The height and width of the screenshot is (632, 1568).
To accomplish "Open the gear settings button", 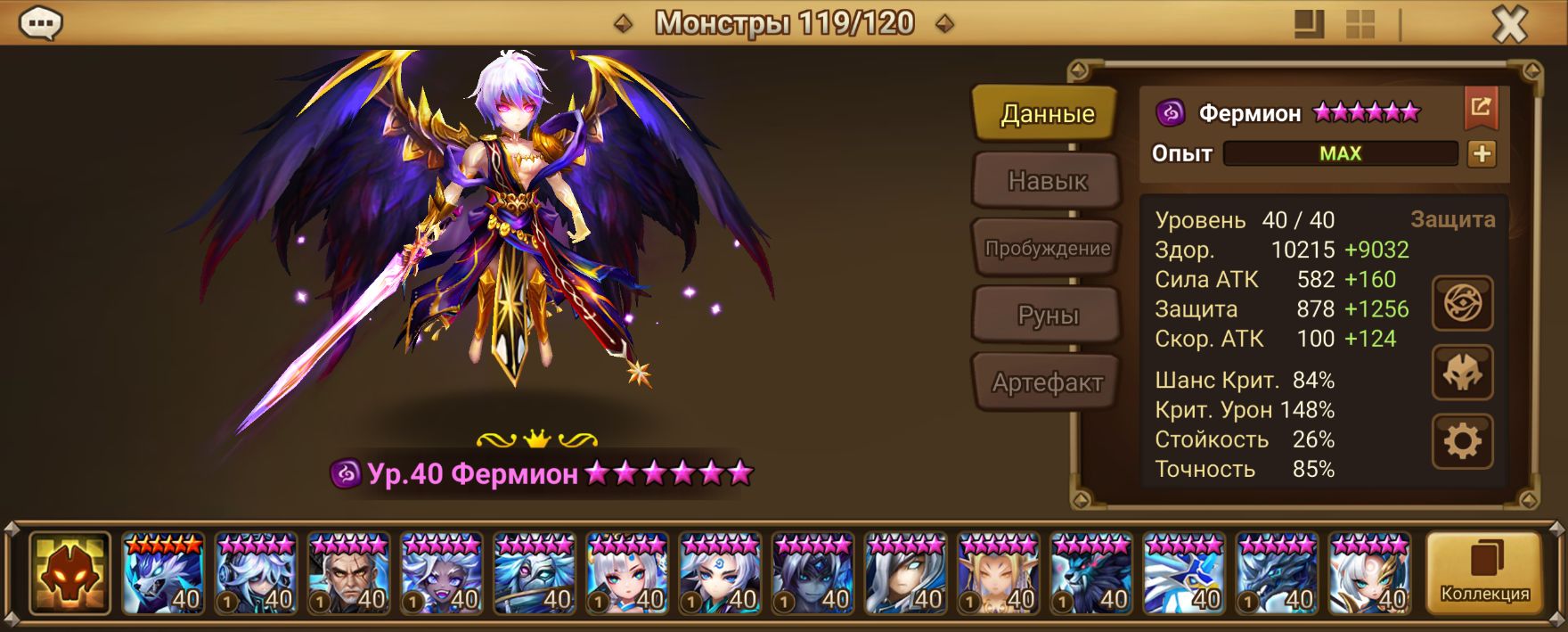I will pos(1462,440).
